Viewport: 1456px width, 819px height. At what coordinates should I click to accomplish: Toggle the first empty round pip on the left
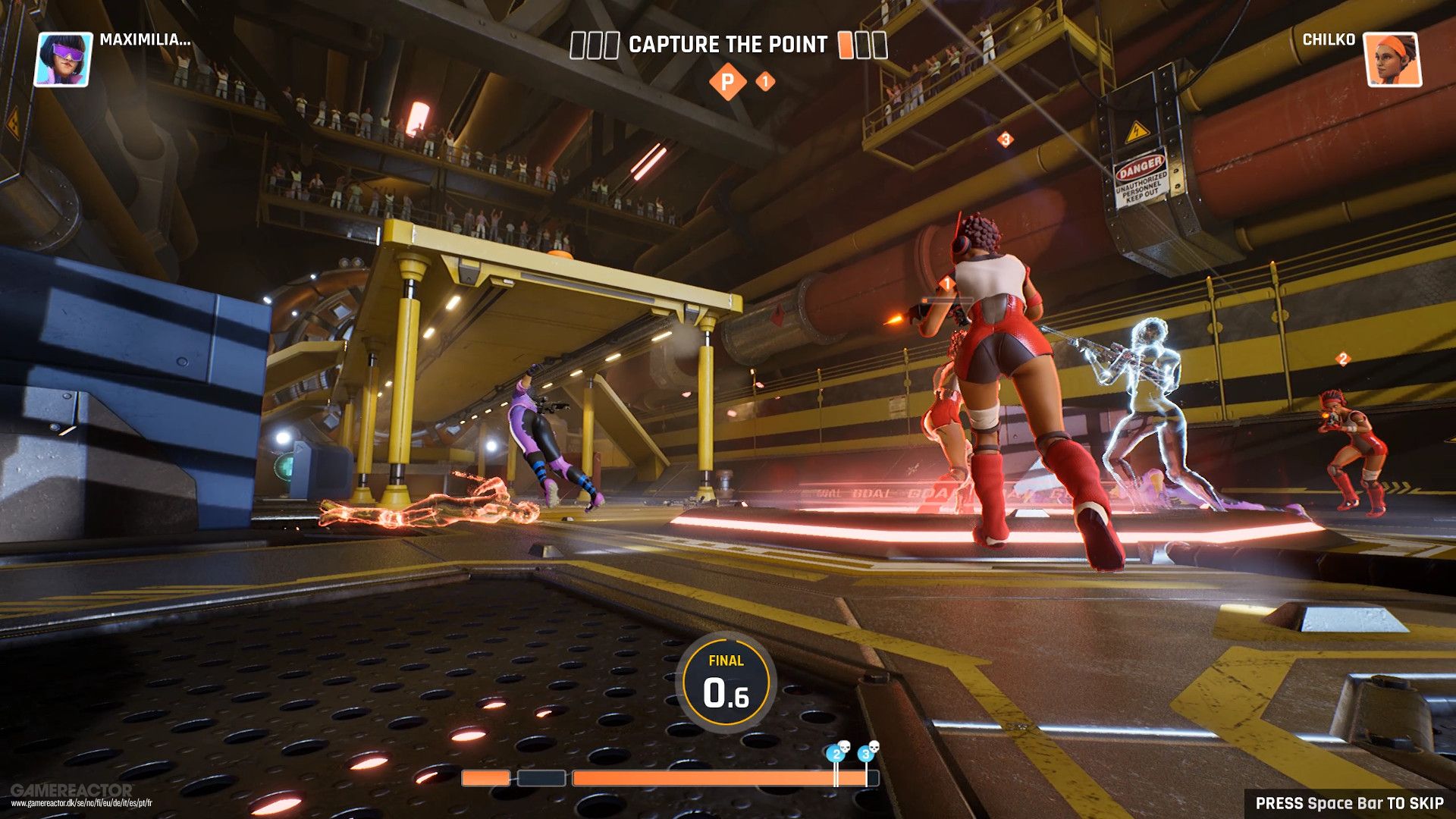(x=578, y=45)
